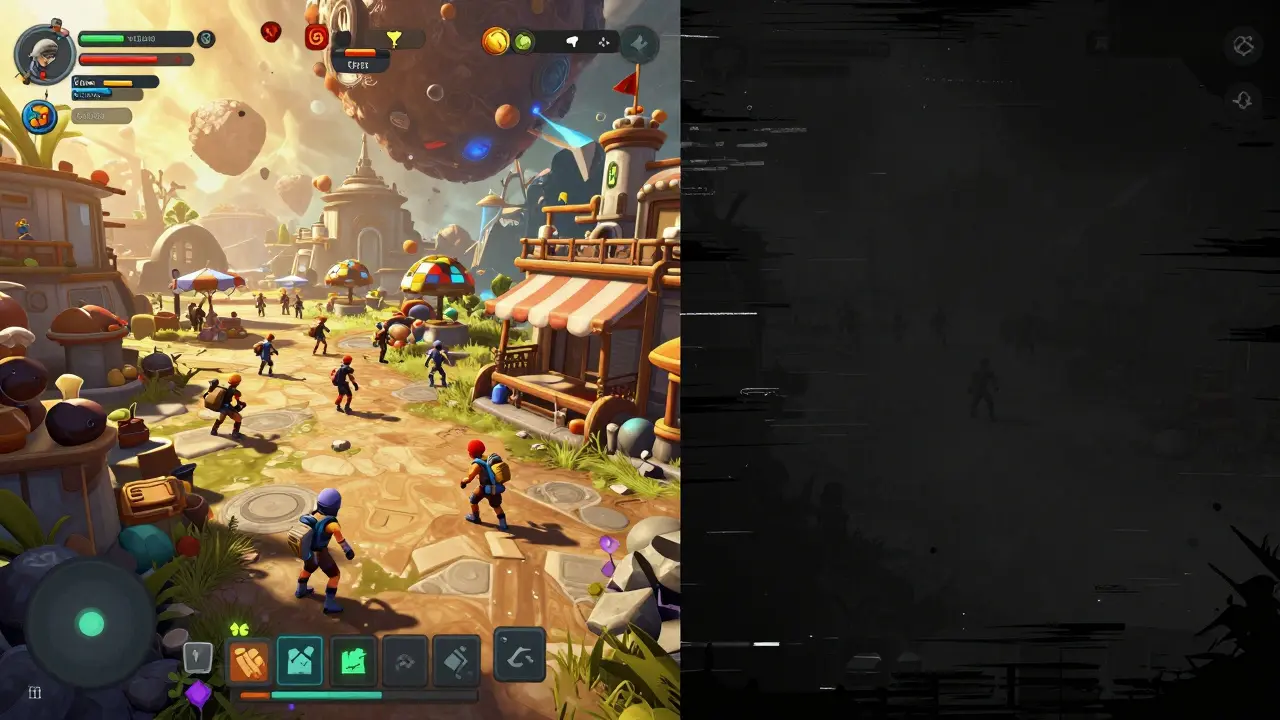Click the player avatar portrait
This screenshot has height=720, width=1280.
pos(42,52)
